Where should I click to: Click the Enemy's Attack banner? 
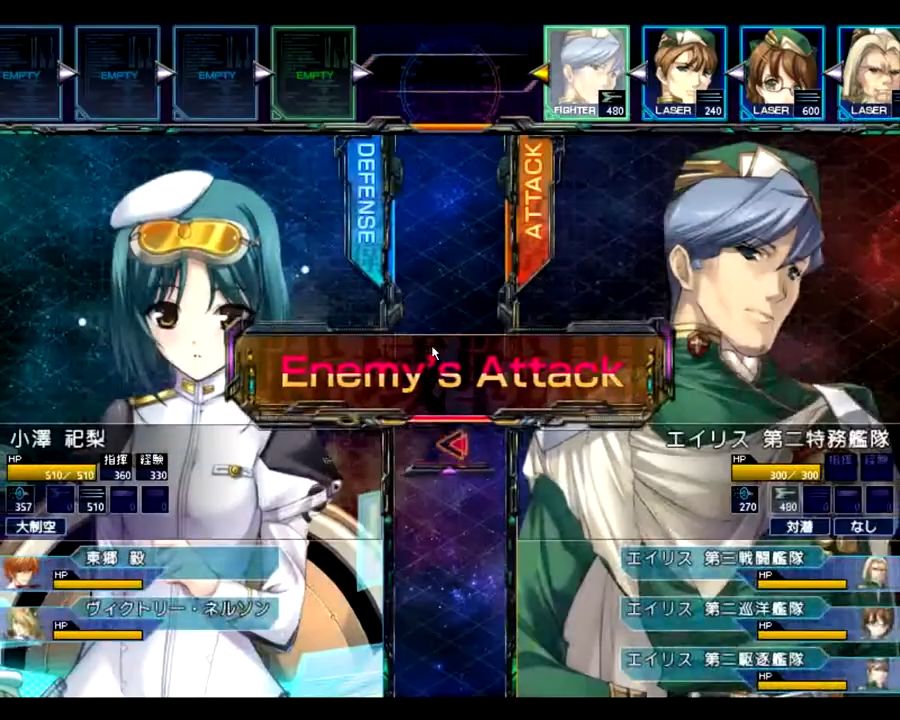(x=451, y=373)
